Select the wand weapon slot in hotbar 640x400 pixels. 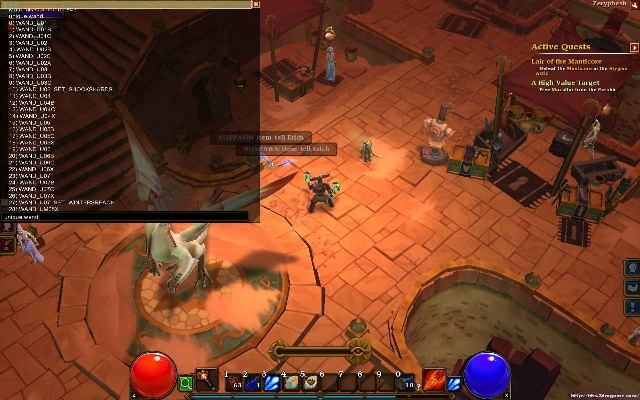(207, 381)
